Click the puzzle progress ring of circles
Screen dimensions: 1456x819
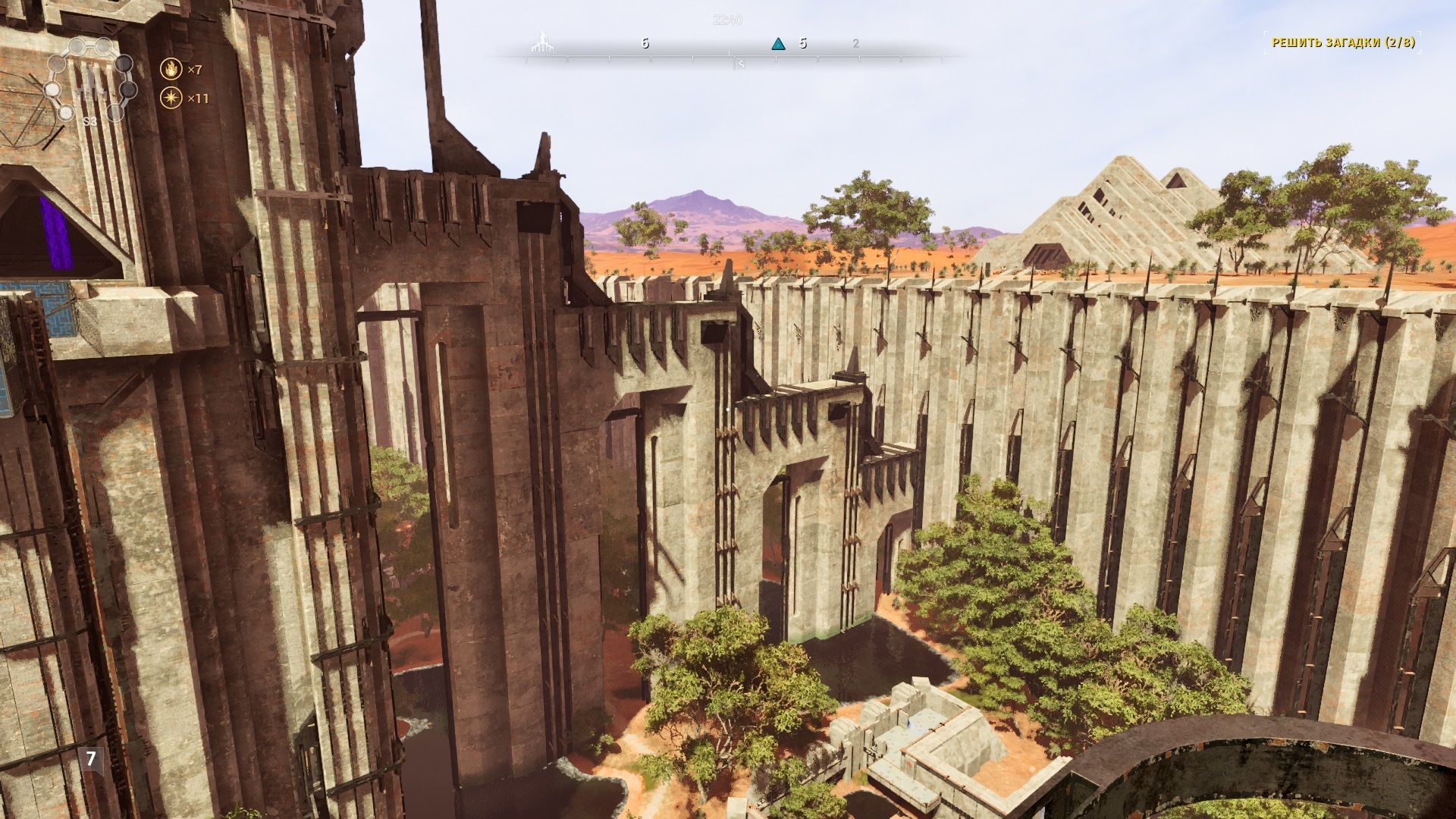click(89, 80)
